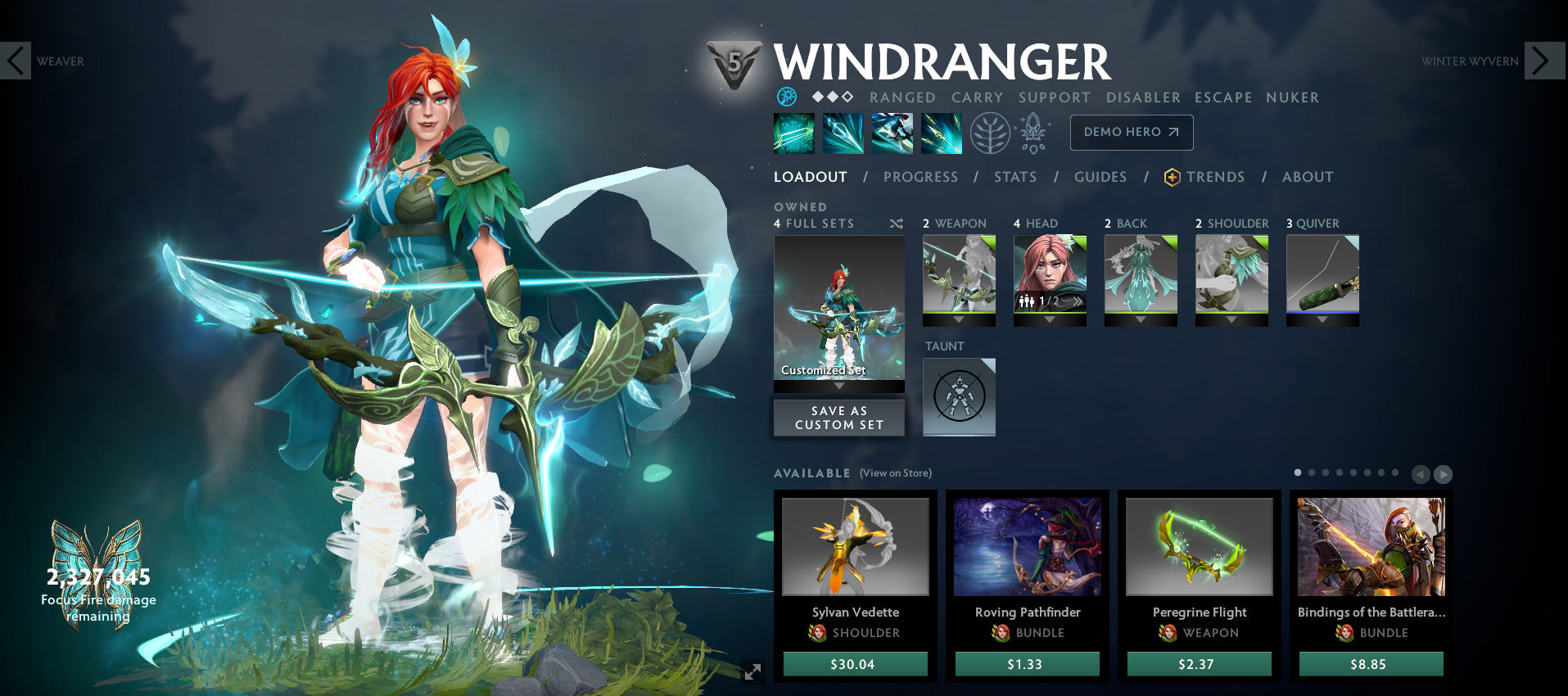Click the DEMO HERO button
The height and width of the screenshot is (696, 1568).
click(1131, 132)
